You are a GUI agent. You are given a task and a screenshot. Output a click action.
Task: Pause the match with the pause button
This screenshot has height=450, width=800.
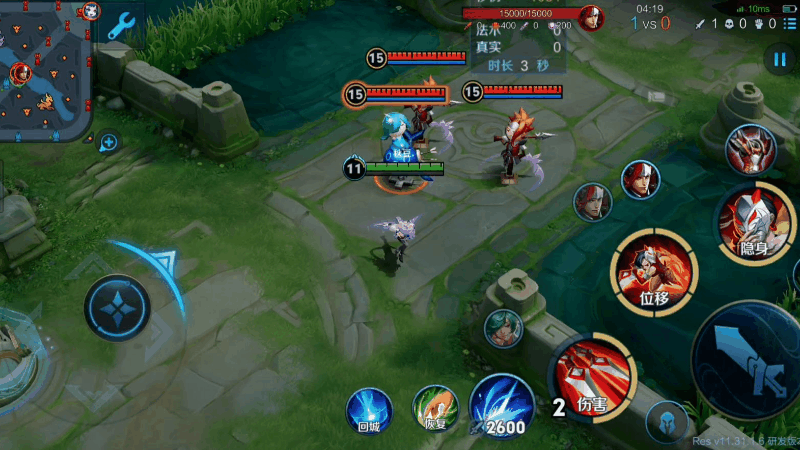[780, 60]
